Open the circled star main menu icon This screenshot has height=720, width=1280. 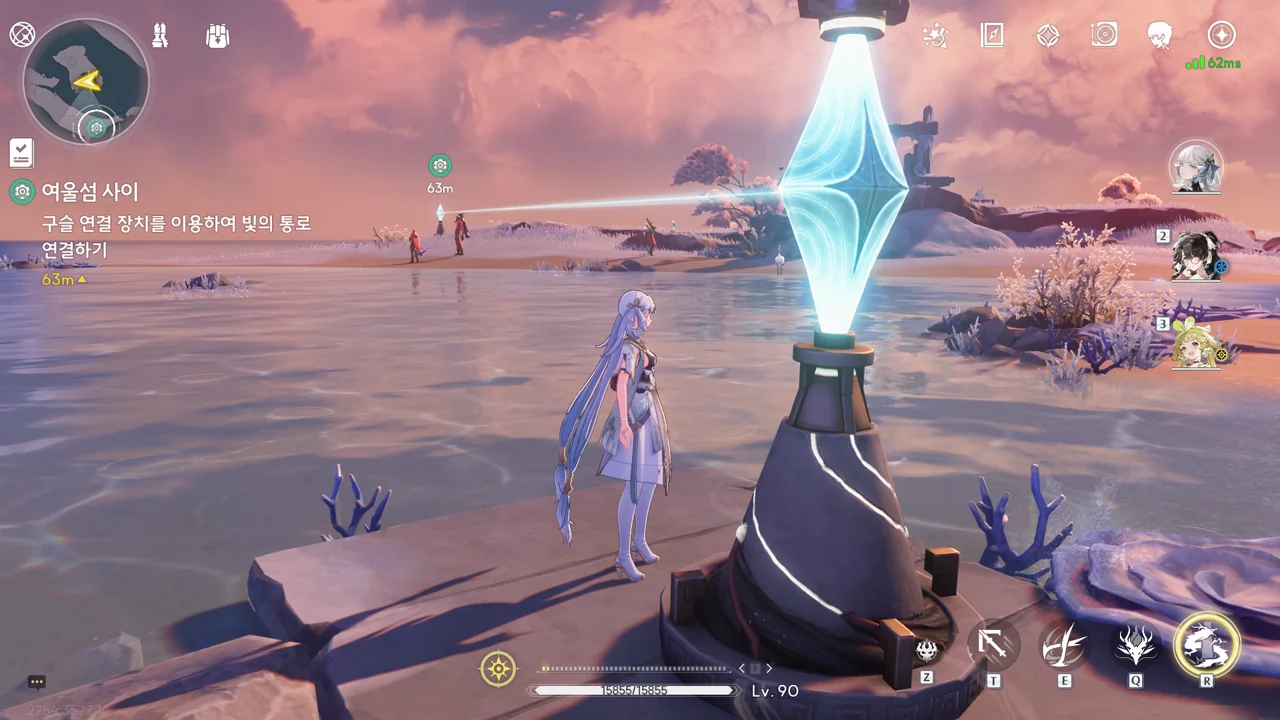tap(1221, 35)
